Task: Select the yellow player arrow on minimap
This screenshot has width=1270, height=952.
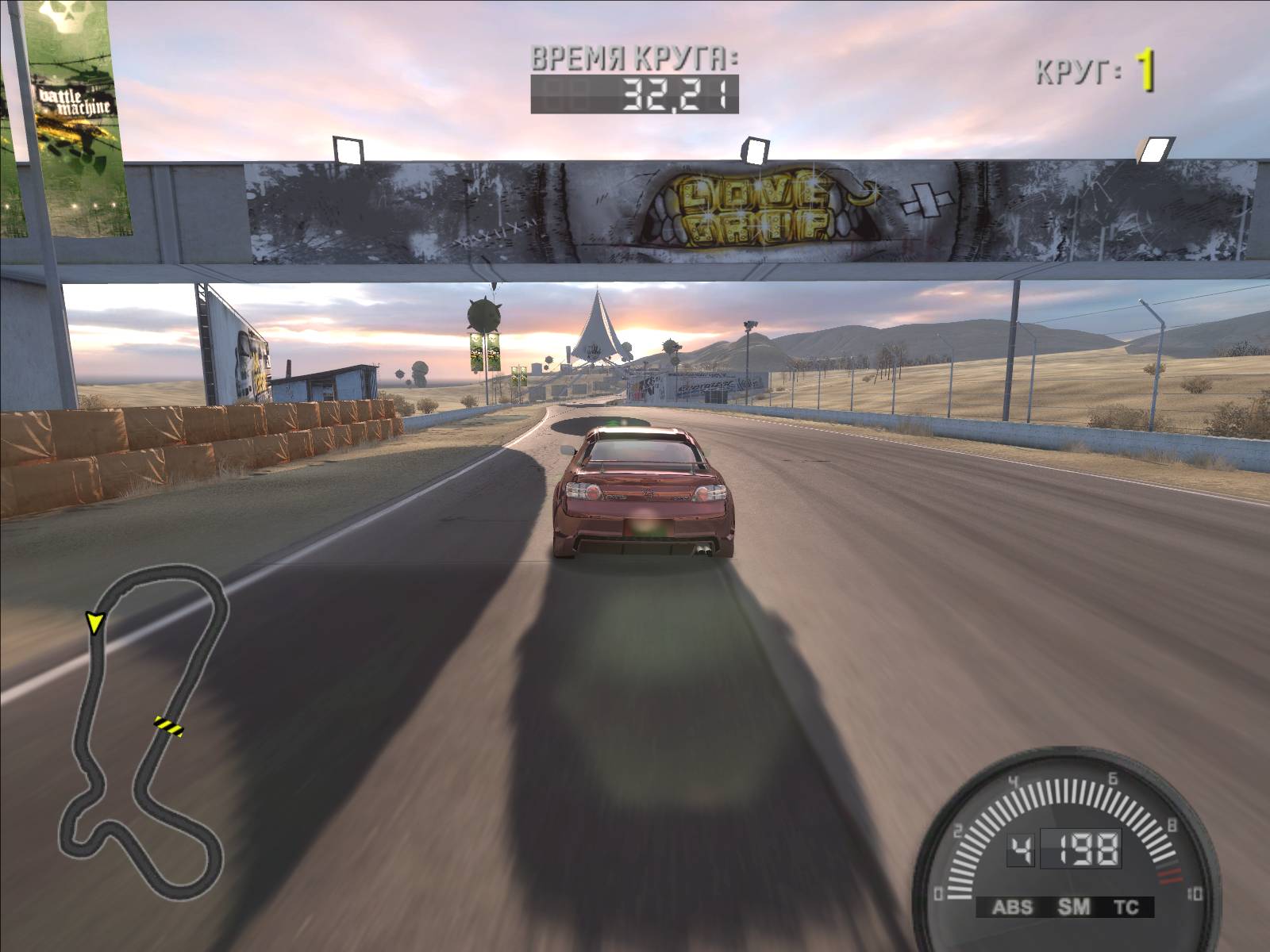Action: pyautogui.click(x=95, y=623)
